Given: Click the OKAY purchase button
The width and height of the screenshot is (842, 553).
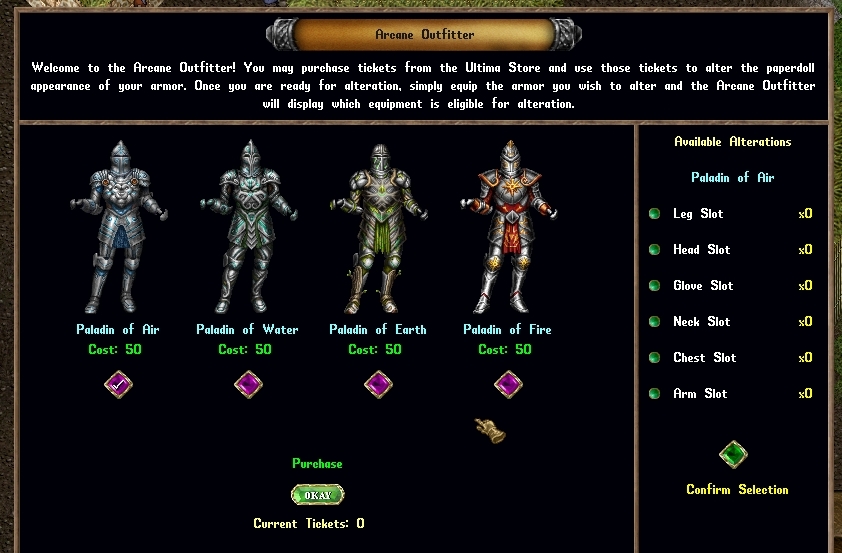Looking at the screenshot, I should 317,495.
